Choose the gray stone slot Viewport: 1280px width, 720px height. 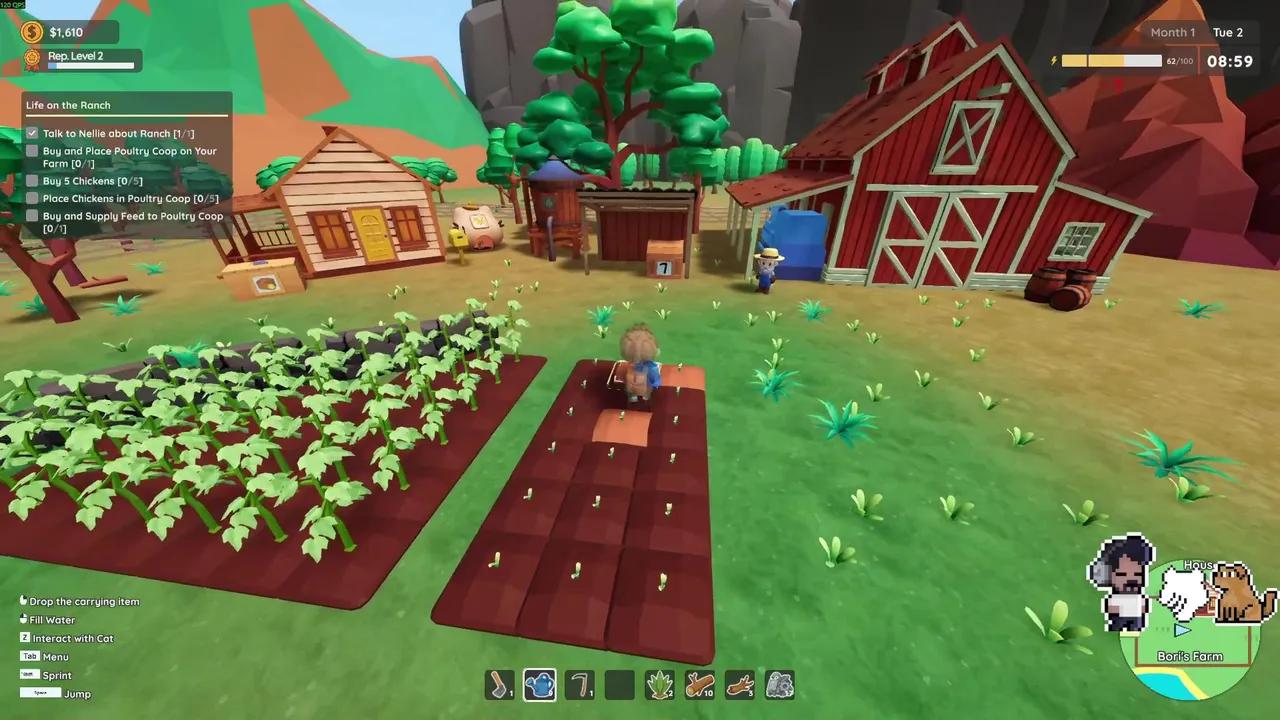[780, 685]
